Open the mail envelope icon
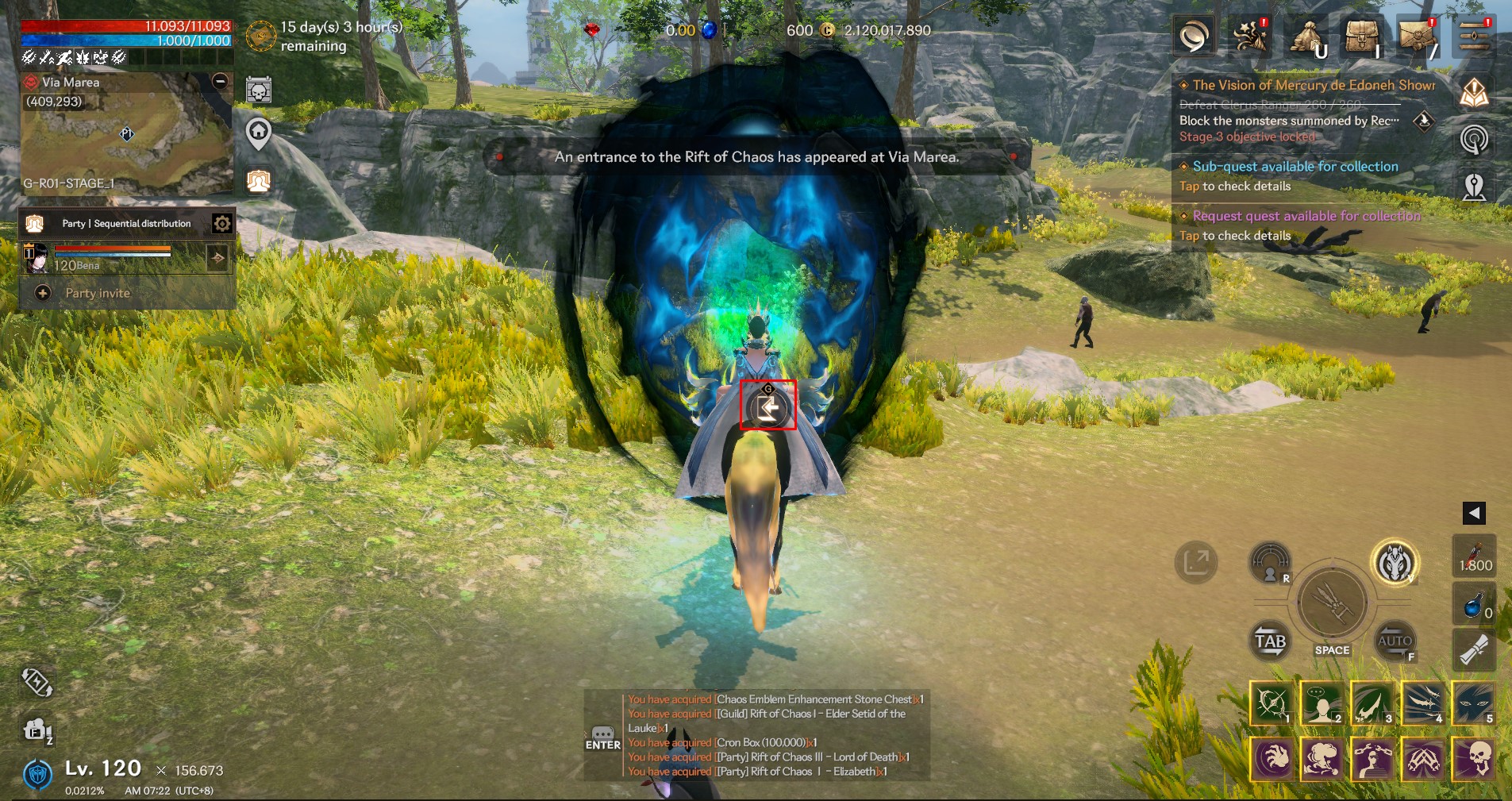Screen dimensions: 1512x801 click(1418, 37)
